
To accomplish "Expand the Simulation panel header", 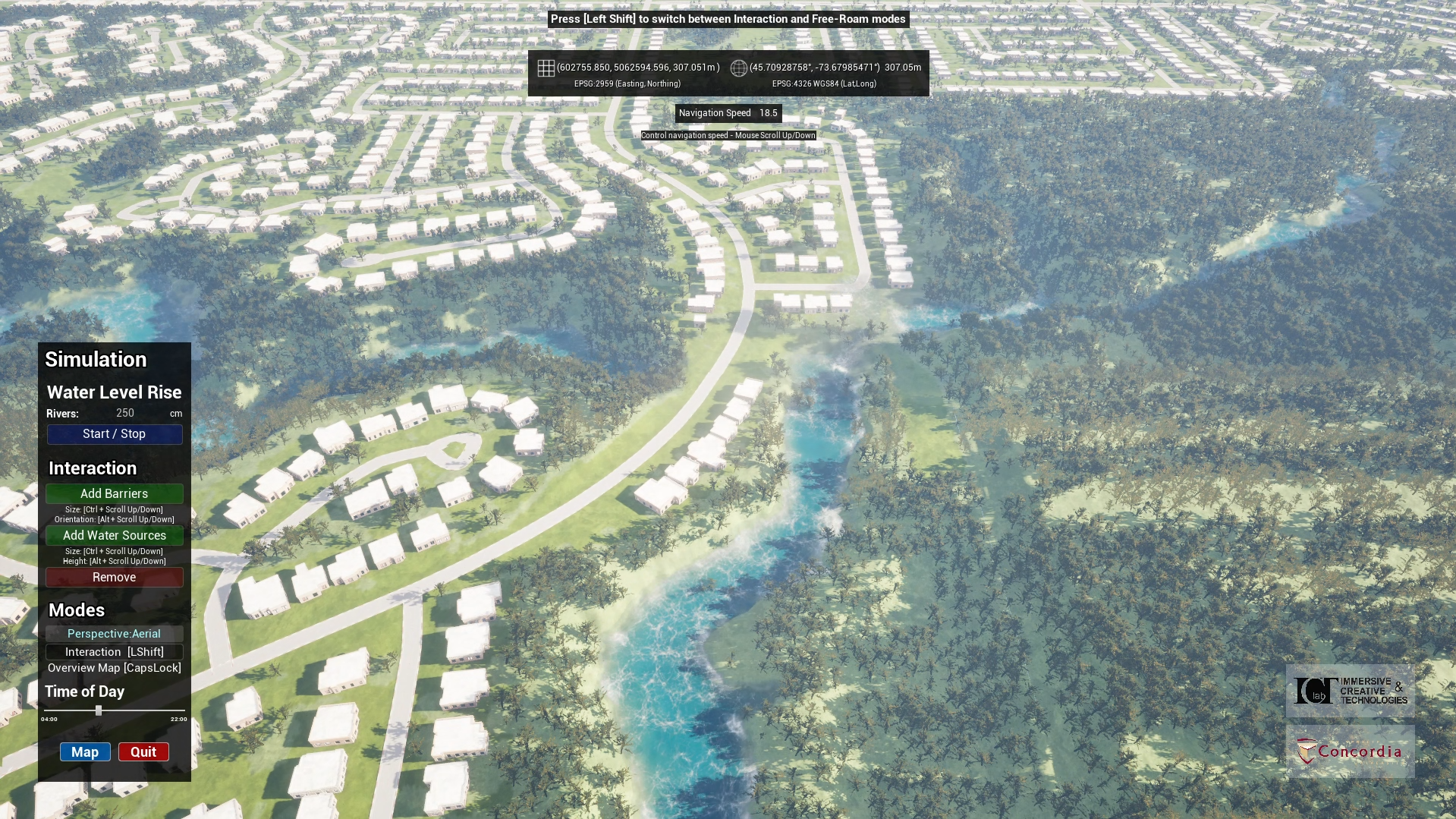I will point(96,359).
